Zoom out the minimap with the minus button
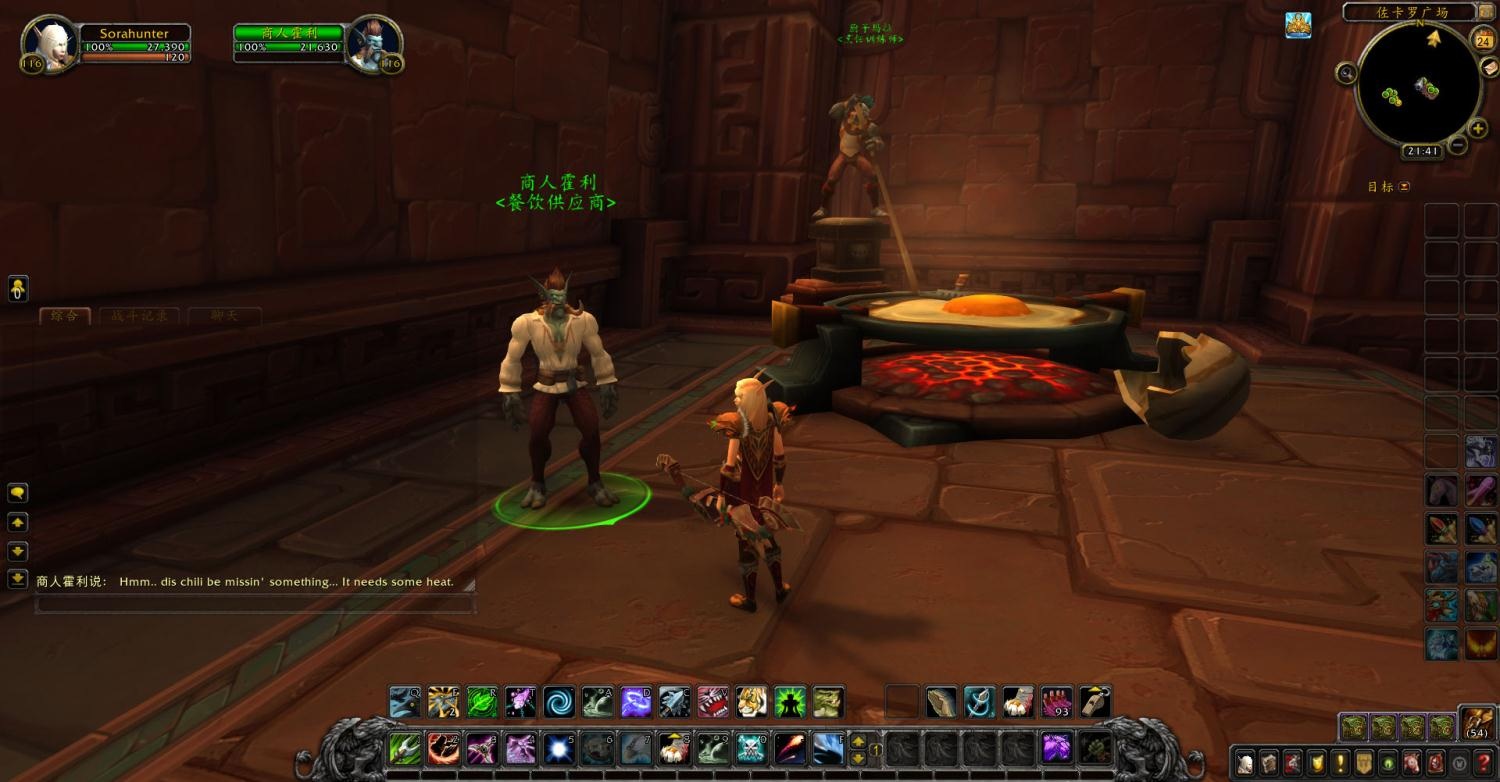Image resolution: width=1500 pixels, height=782 pixels. click(x=1458, y=145)
